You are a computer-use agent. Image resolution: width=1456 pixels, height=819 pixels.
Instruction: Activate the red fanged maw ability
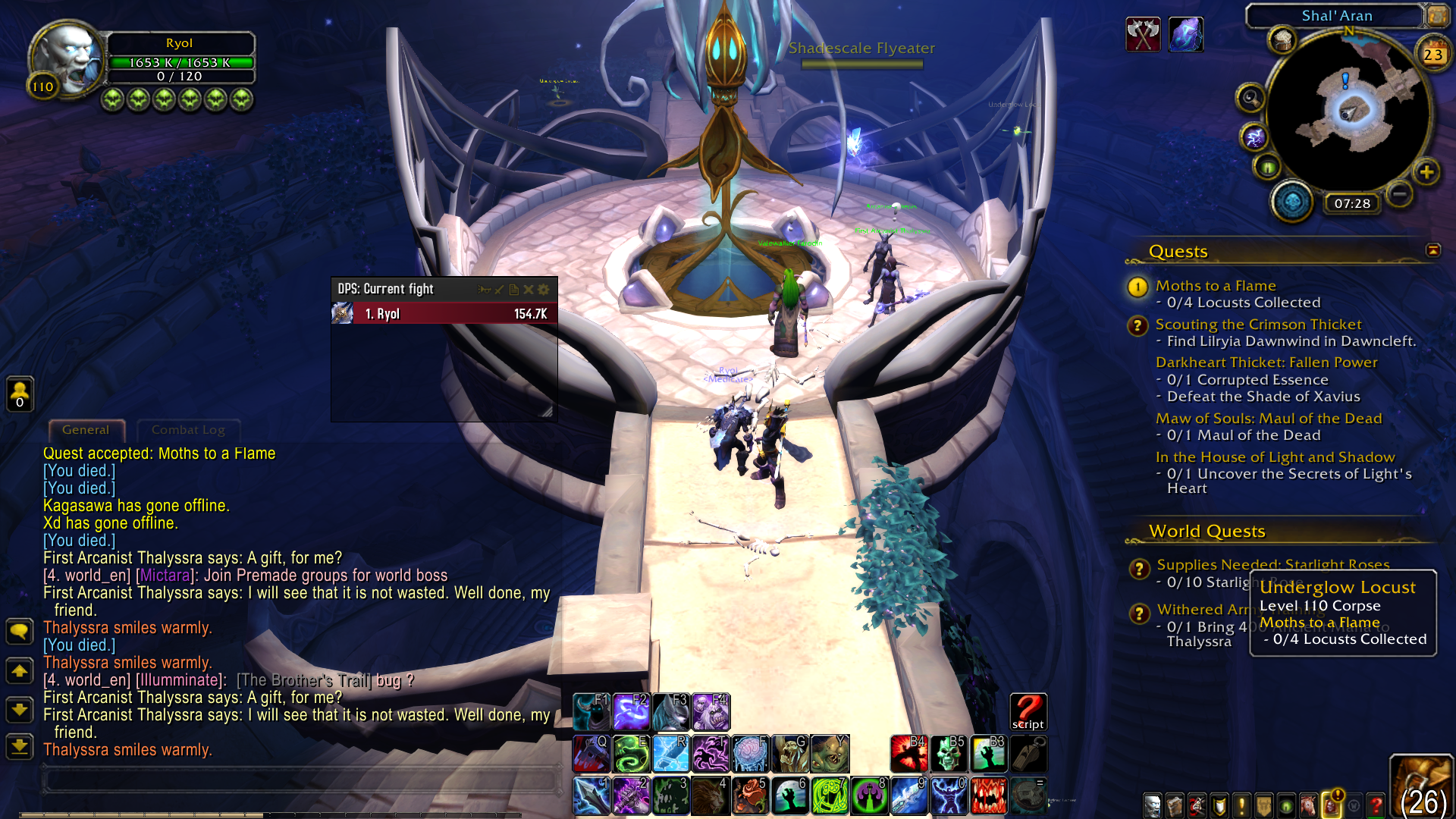pos(988,795)
